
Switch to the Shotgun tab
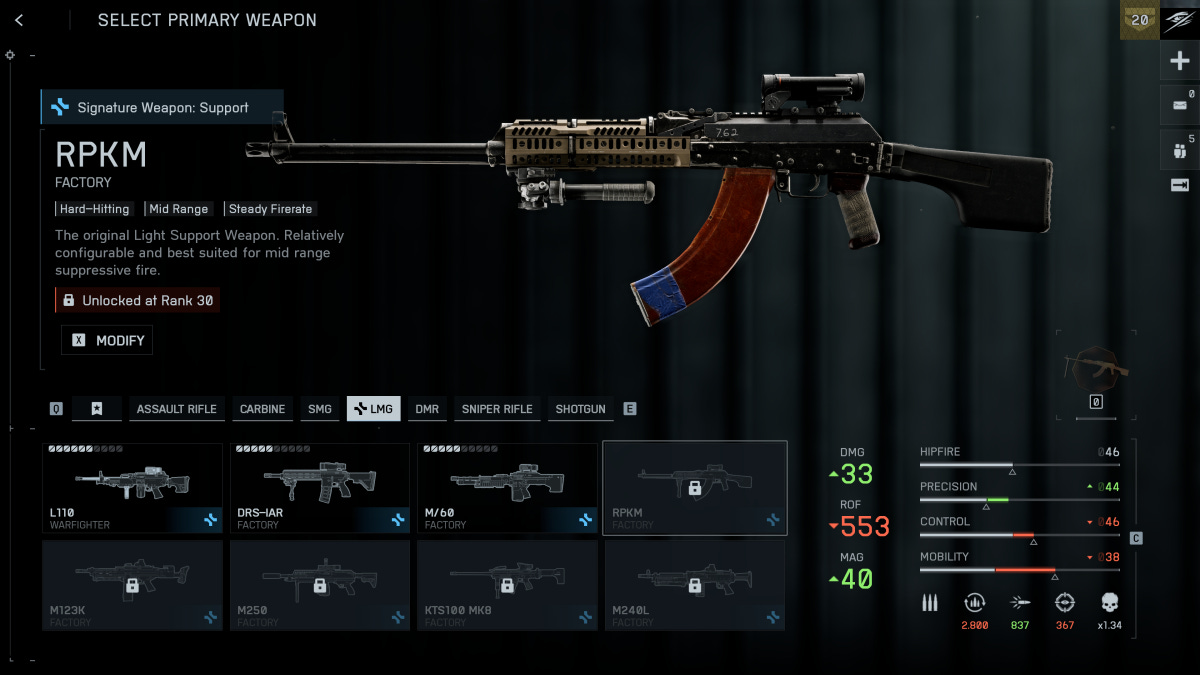(x=580, y=409)
